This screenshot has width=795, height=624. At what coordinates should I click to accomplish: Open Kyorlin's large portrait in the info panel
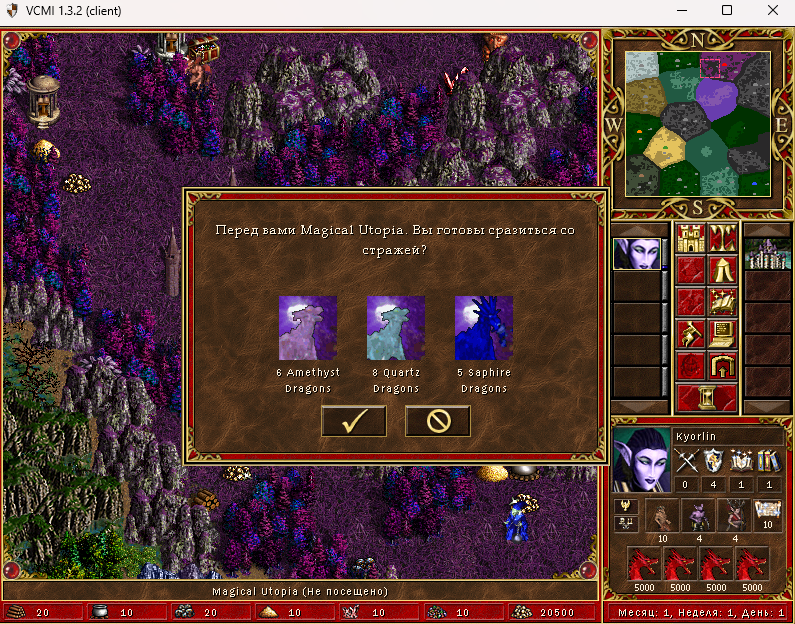[640, 459]
